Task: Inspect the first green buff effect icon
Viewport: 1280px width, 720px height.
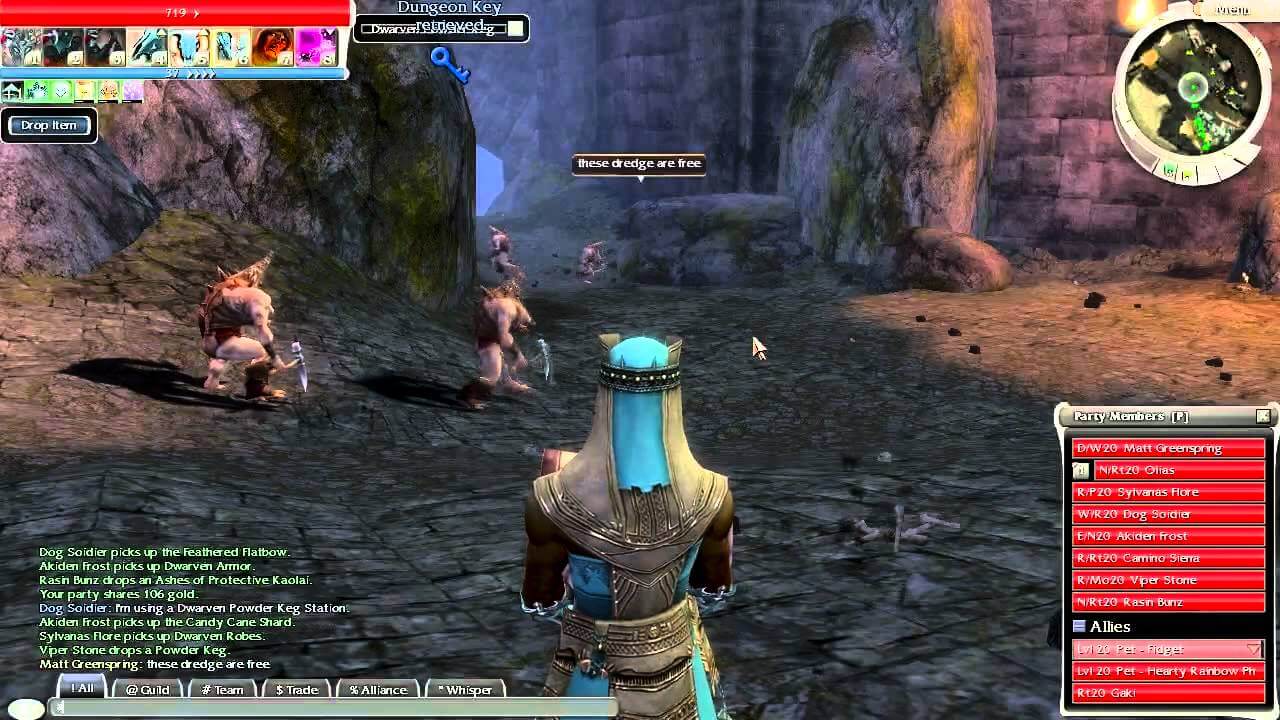Action: (x=35, y=90)
